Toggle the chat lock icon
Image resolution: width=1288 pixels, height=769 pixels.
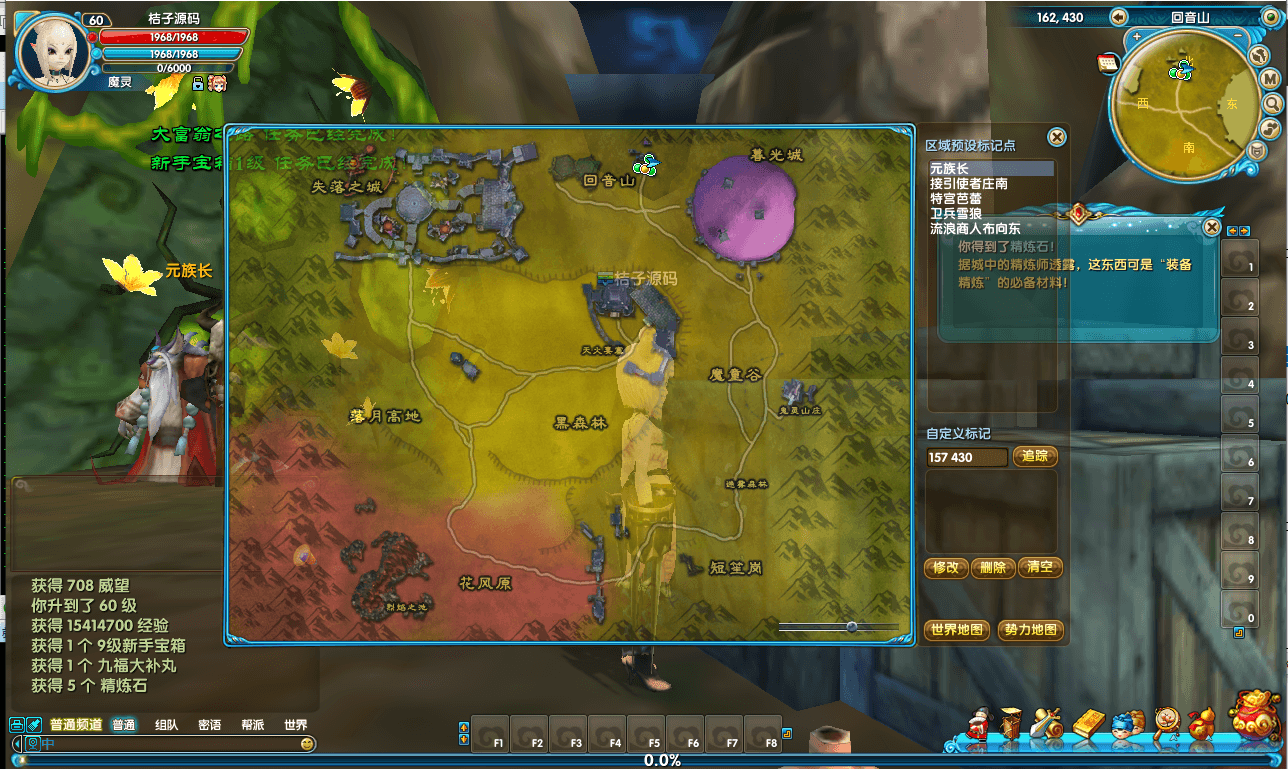click(x=15, y=725)
